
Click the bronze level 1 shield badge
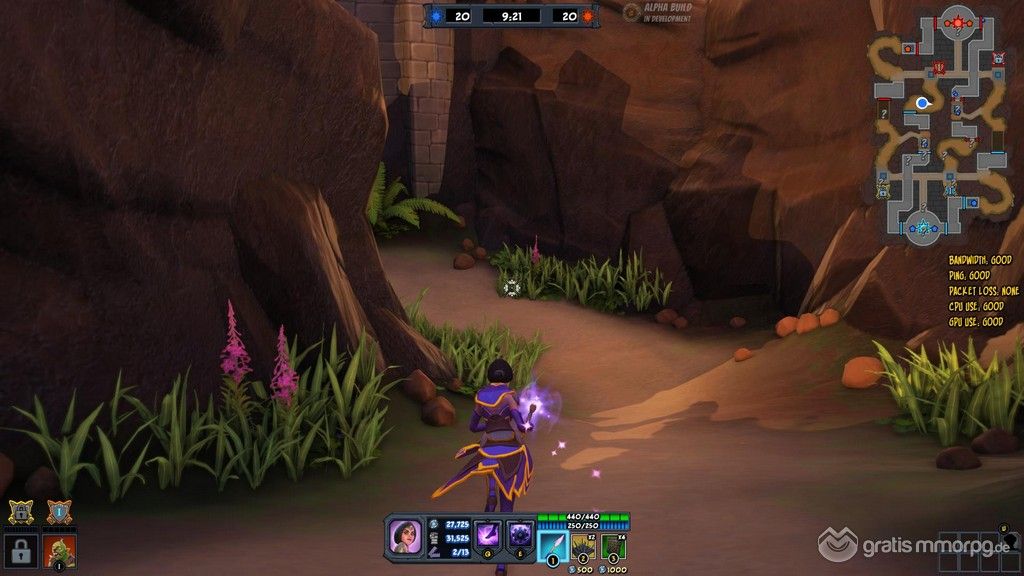tap(58, 512)
